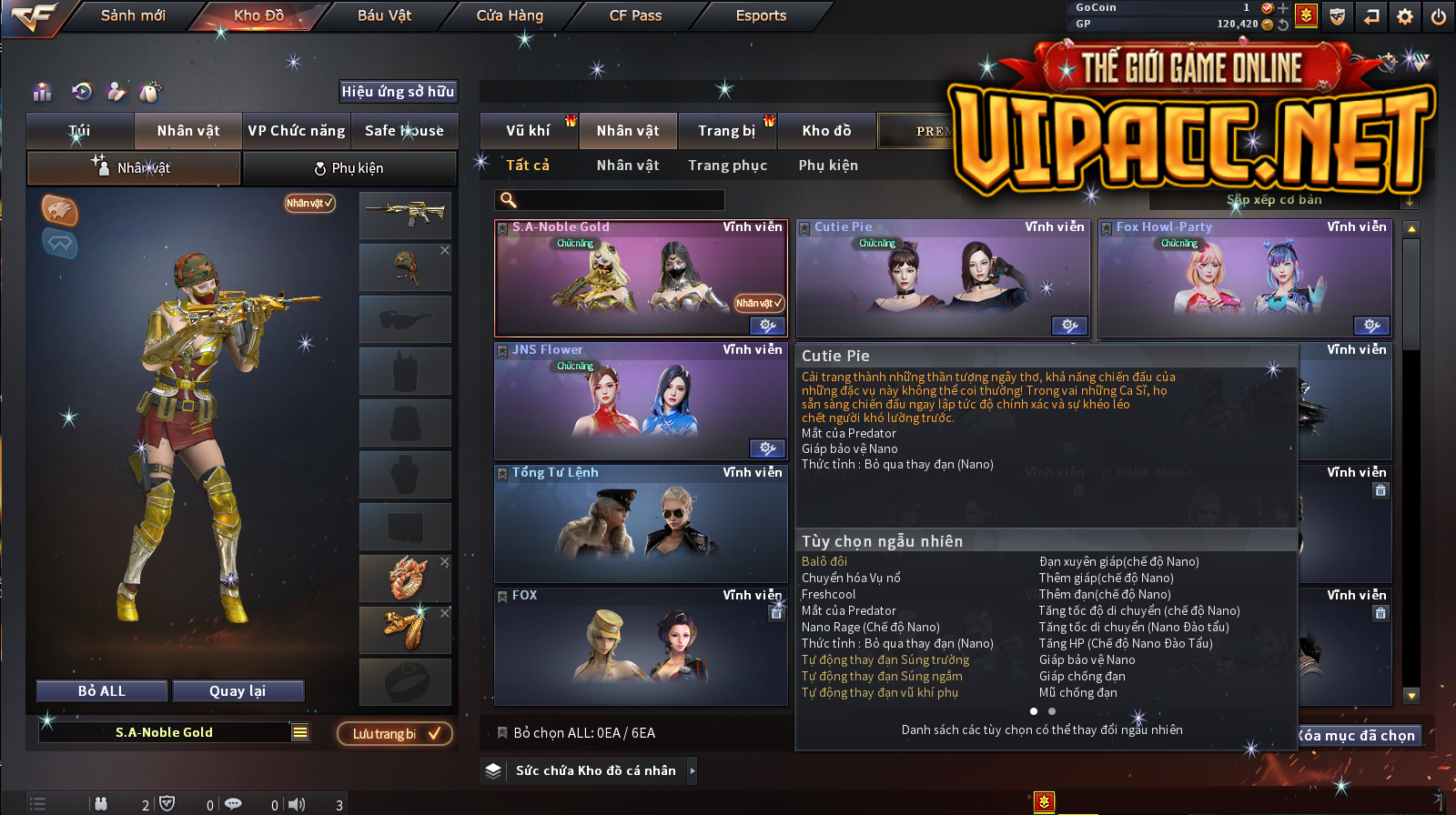Switch to VP Chức năng tab
The height and width of the screenshot is (815, 1456).
pos(297,131)
